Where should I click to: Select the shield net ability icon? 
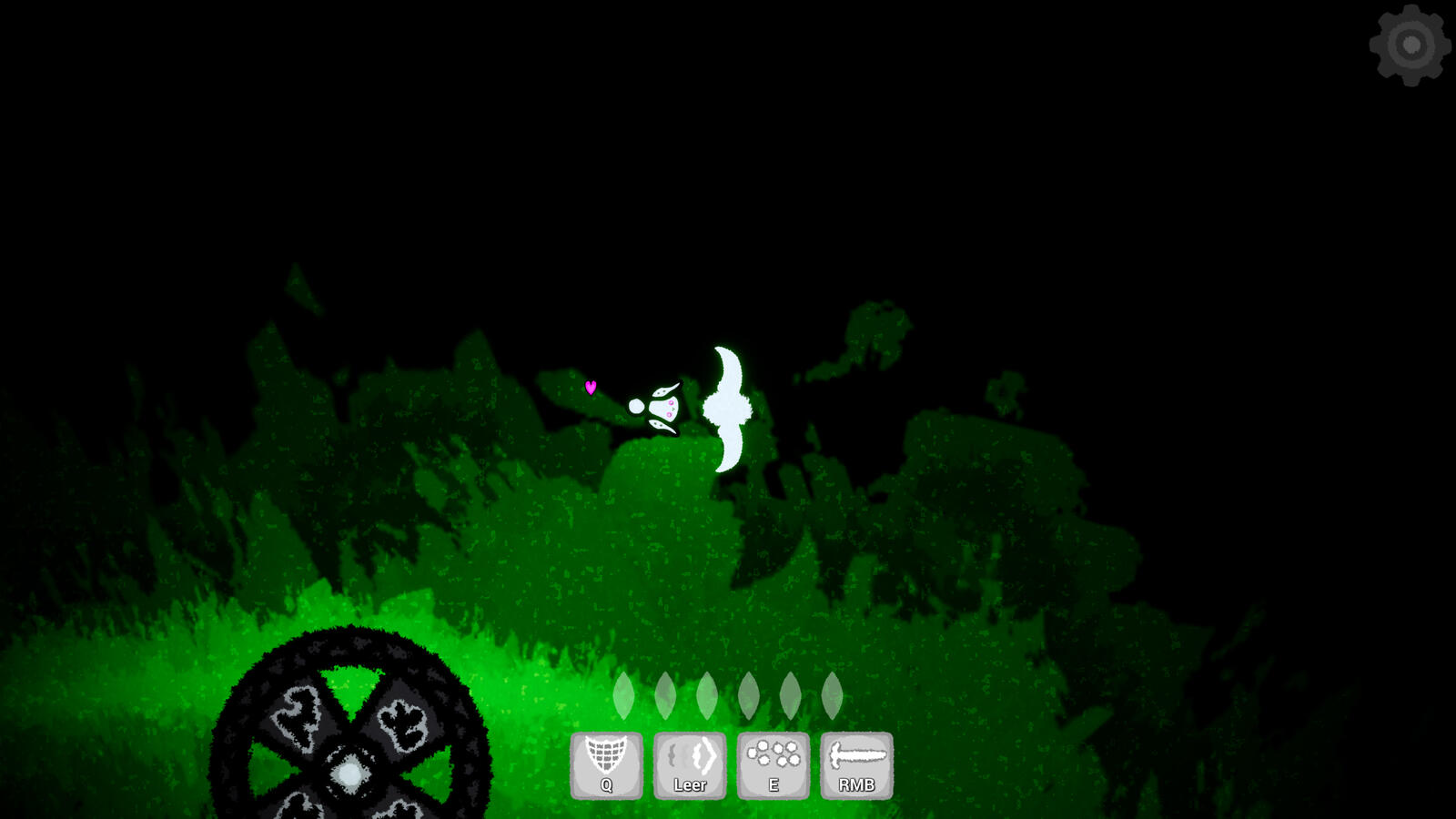pyautogui.click(x=605, y=753)
